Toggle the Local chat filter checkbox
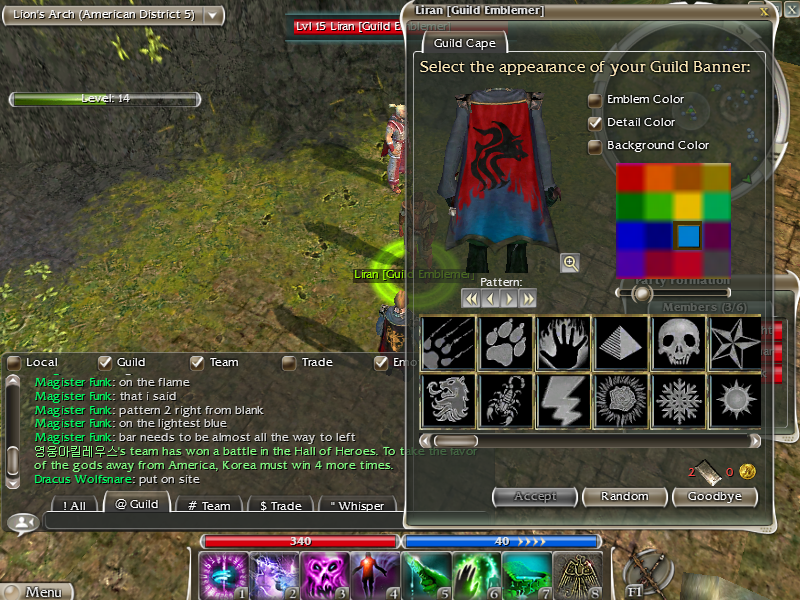 [x=14, y=362]
